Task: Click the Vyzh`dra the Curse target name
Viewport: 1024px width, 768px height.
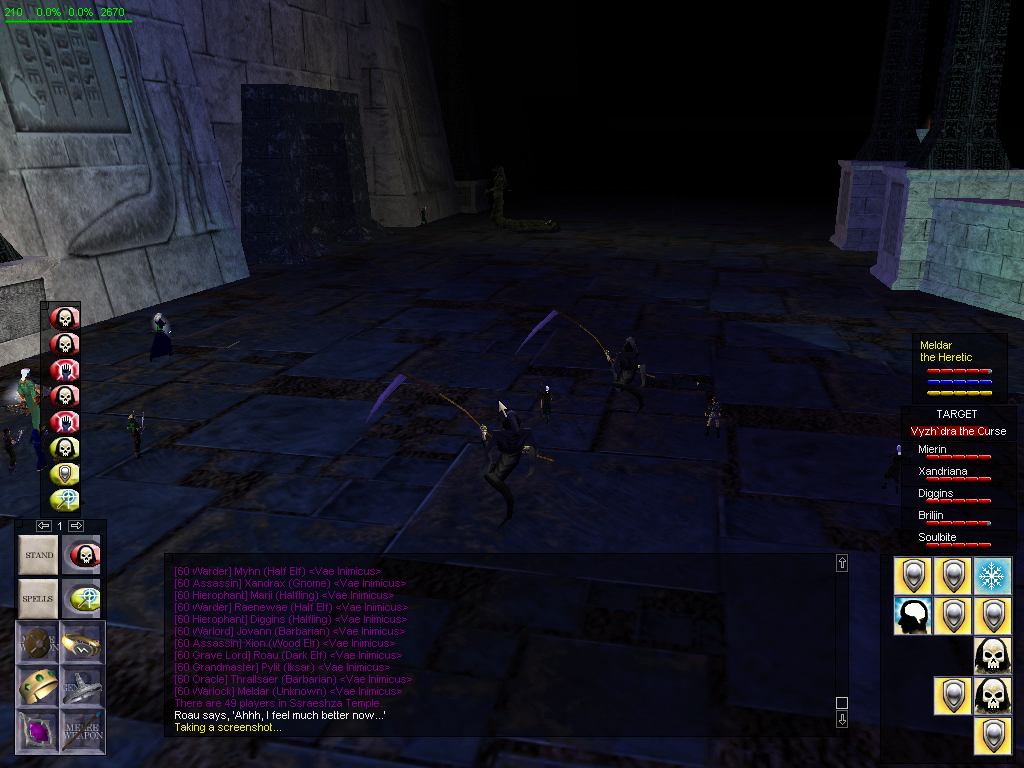Action: [958, 431]
